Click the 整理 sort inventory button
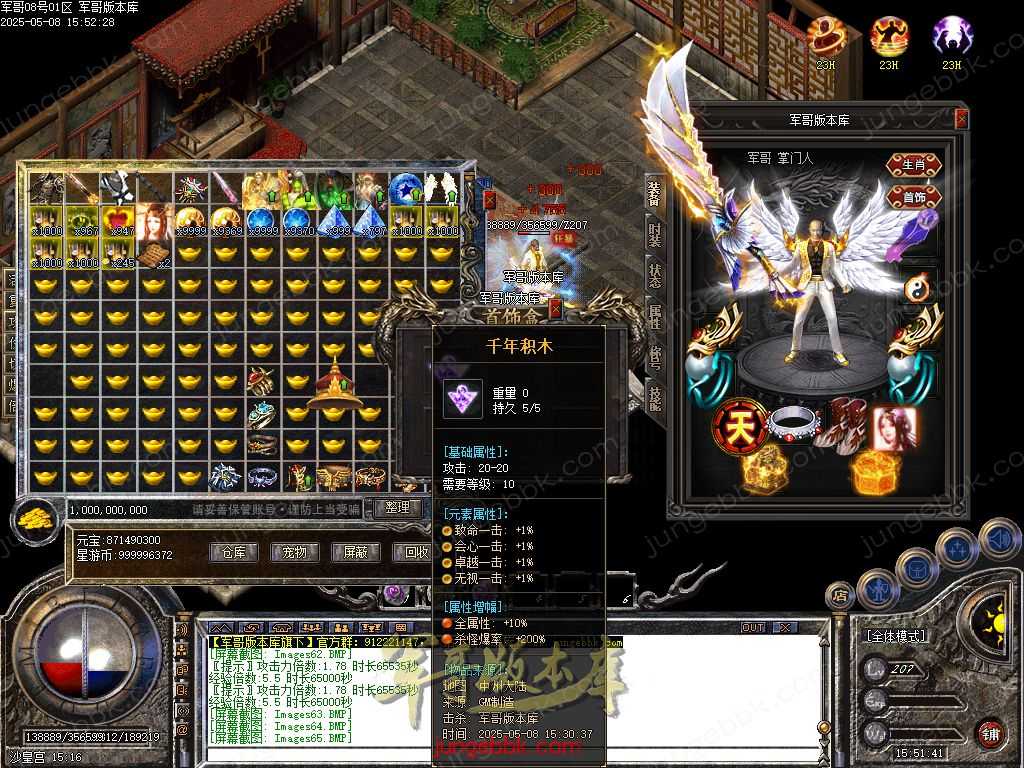 coord(397,508)
